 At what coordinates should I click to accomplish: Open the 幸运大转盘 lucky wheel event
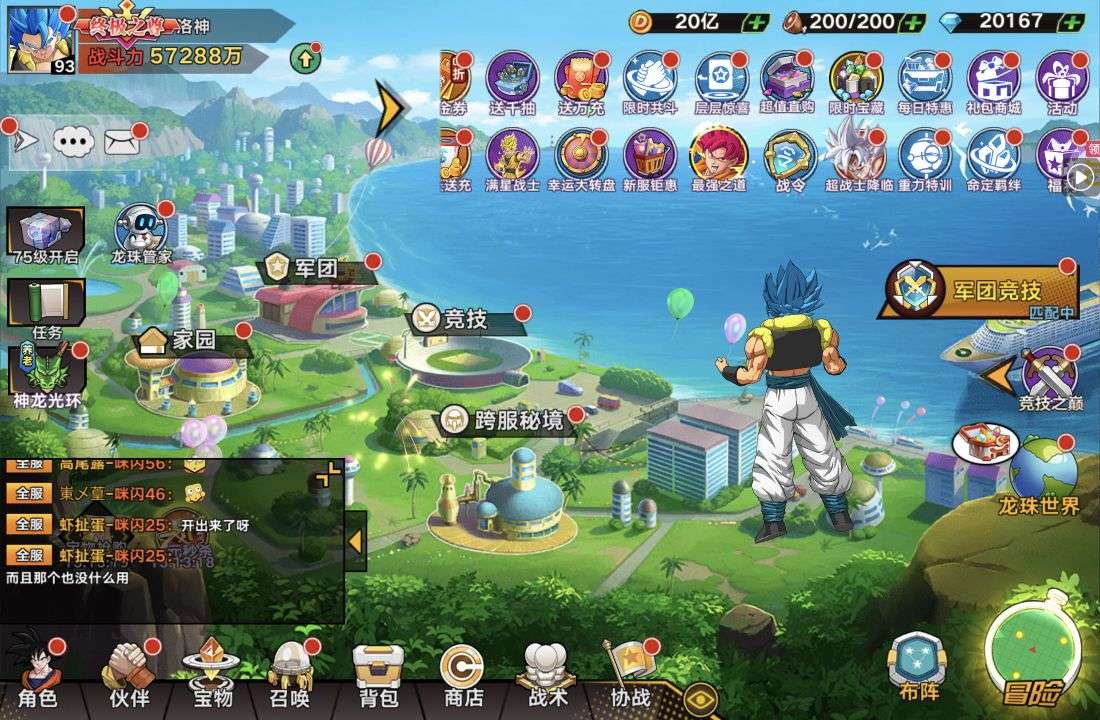(581, 160)
